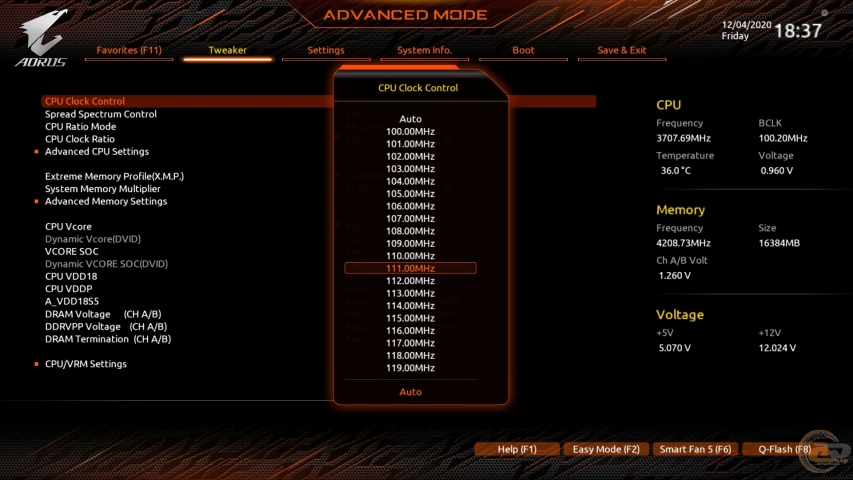The image size is (853, 480).
Task: Switch to the Favorites (F11) tab
Action: [x=128, y=50]
